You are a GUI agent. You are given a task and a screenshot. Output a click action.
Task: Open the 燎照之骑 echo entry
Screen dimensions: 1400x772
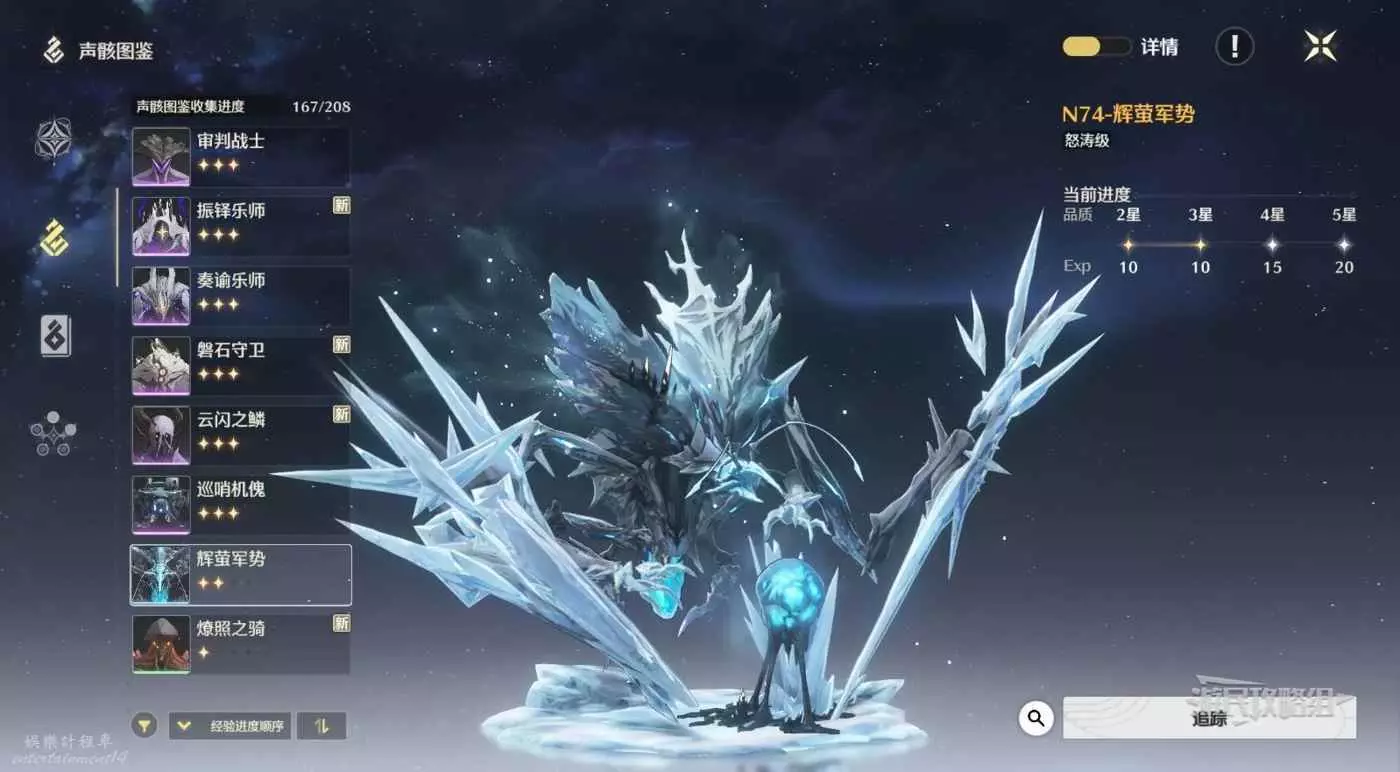coord(240,644)
